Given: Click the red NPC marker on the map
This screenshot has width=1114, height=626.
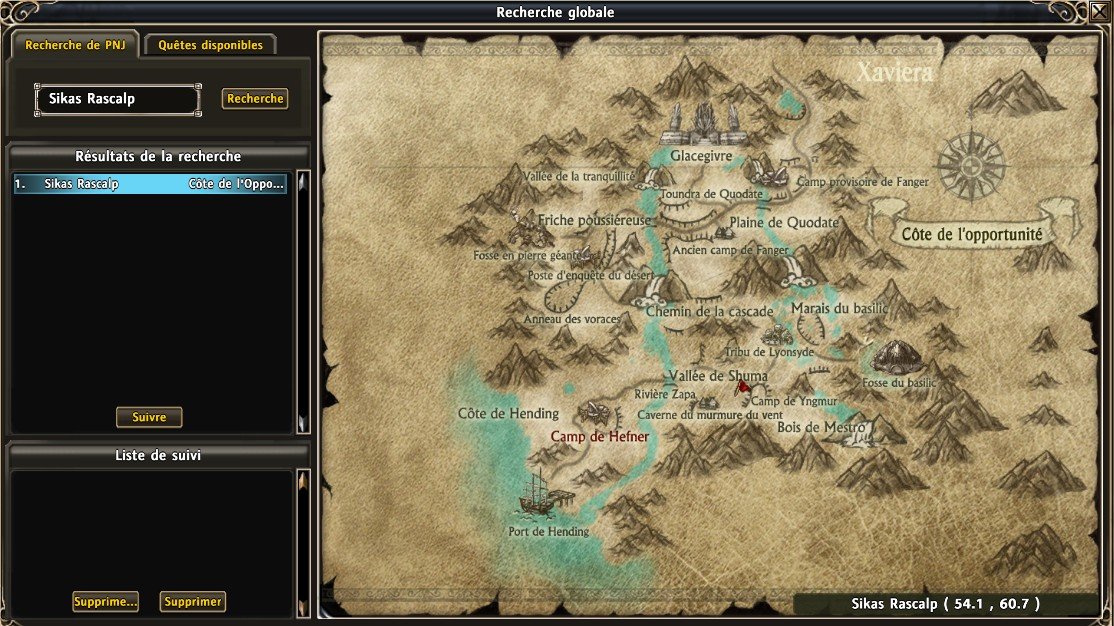Looking at the screenshot, I should 743,387.
